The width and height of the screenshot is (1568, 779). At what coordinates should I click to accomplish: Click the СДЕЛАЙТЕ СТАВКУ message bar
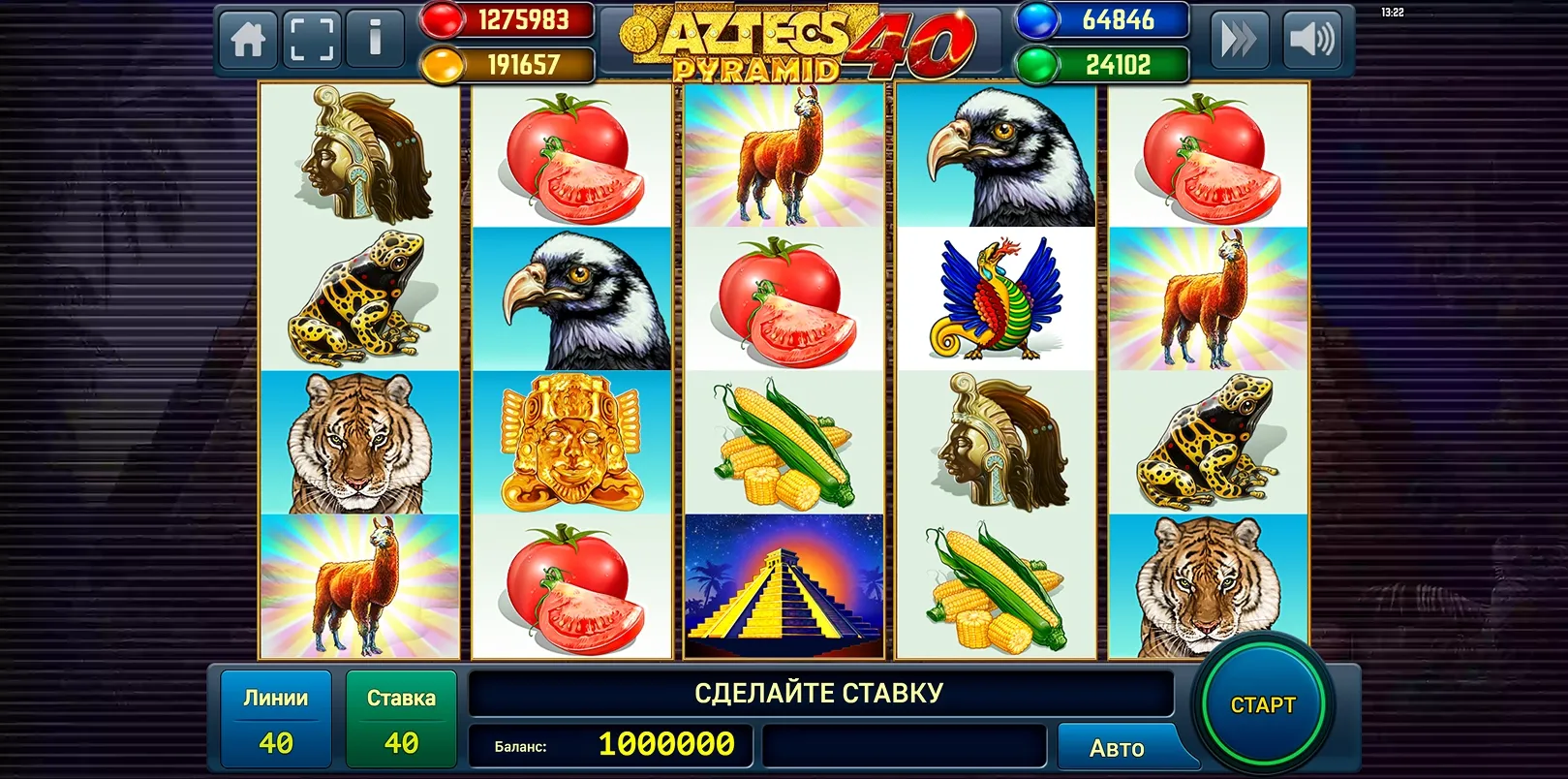[x=818, y=692]
